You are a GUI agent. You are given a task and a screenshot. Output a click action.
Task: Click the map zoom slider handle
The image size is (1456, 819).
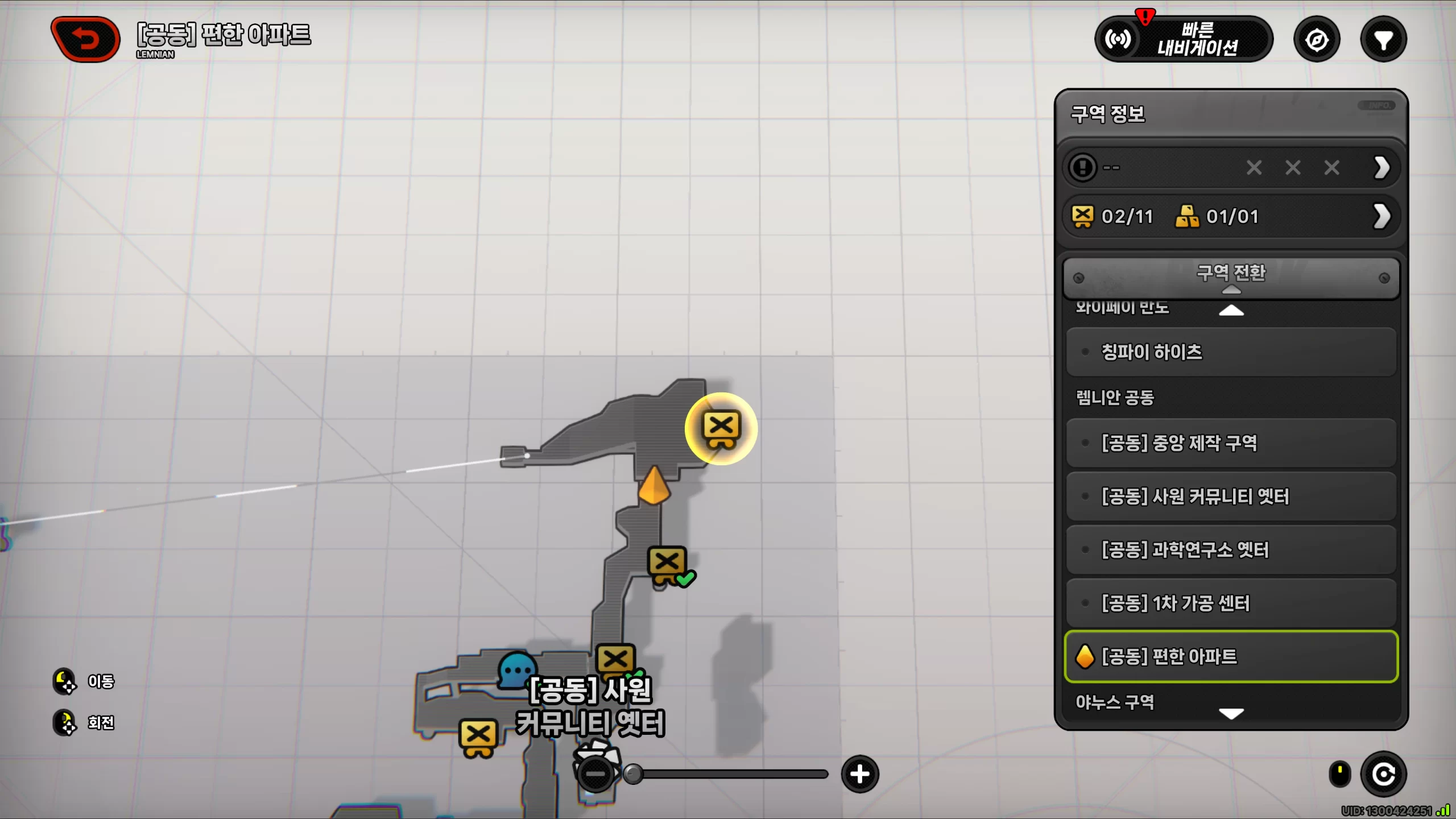(x=633, y=774)
